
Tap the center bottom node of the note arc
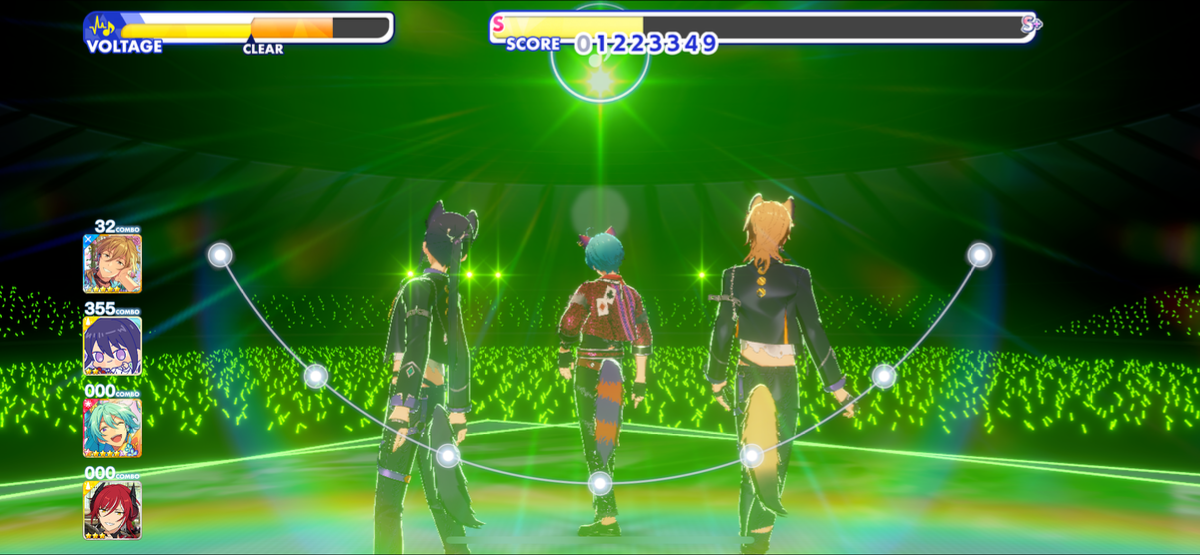tap(599, 484)
